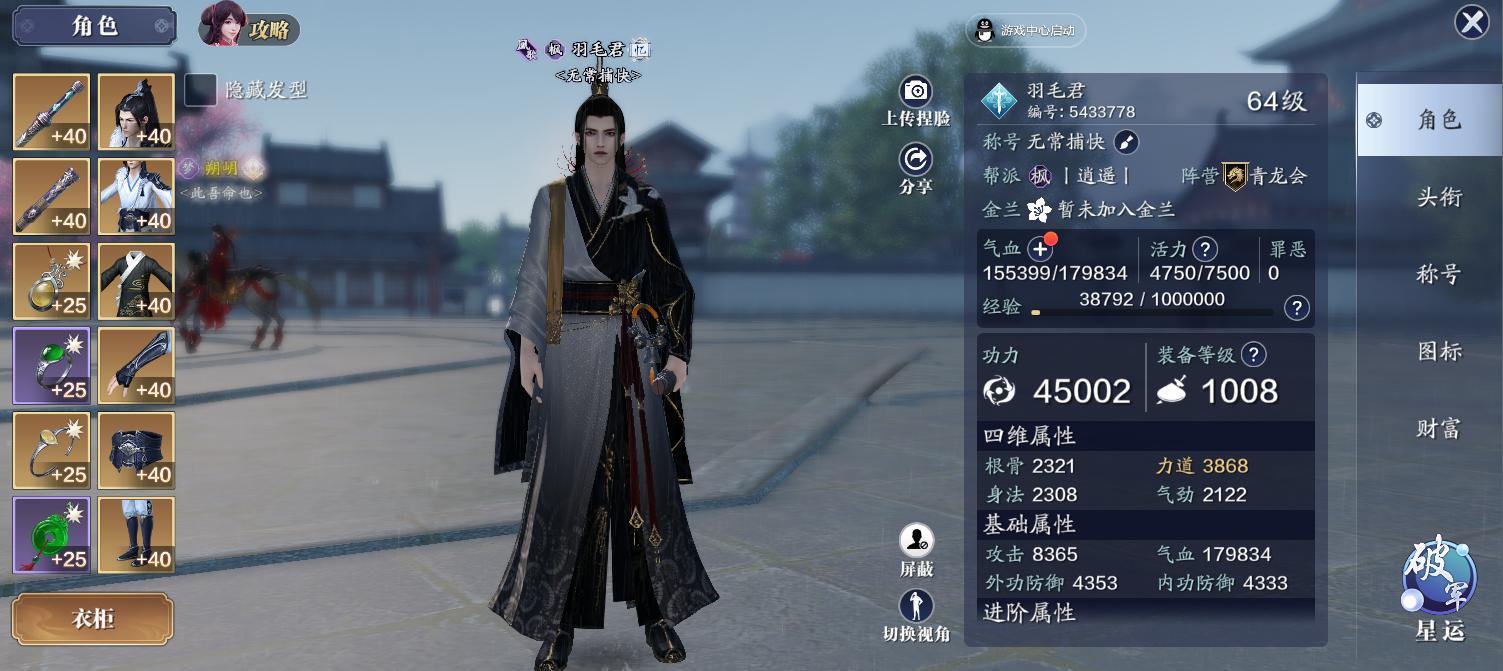The image size is (1503, 671).
Task: Click the 游戏中心启动 QQ game center badge
Action: [x=1026, y=31]
